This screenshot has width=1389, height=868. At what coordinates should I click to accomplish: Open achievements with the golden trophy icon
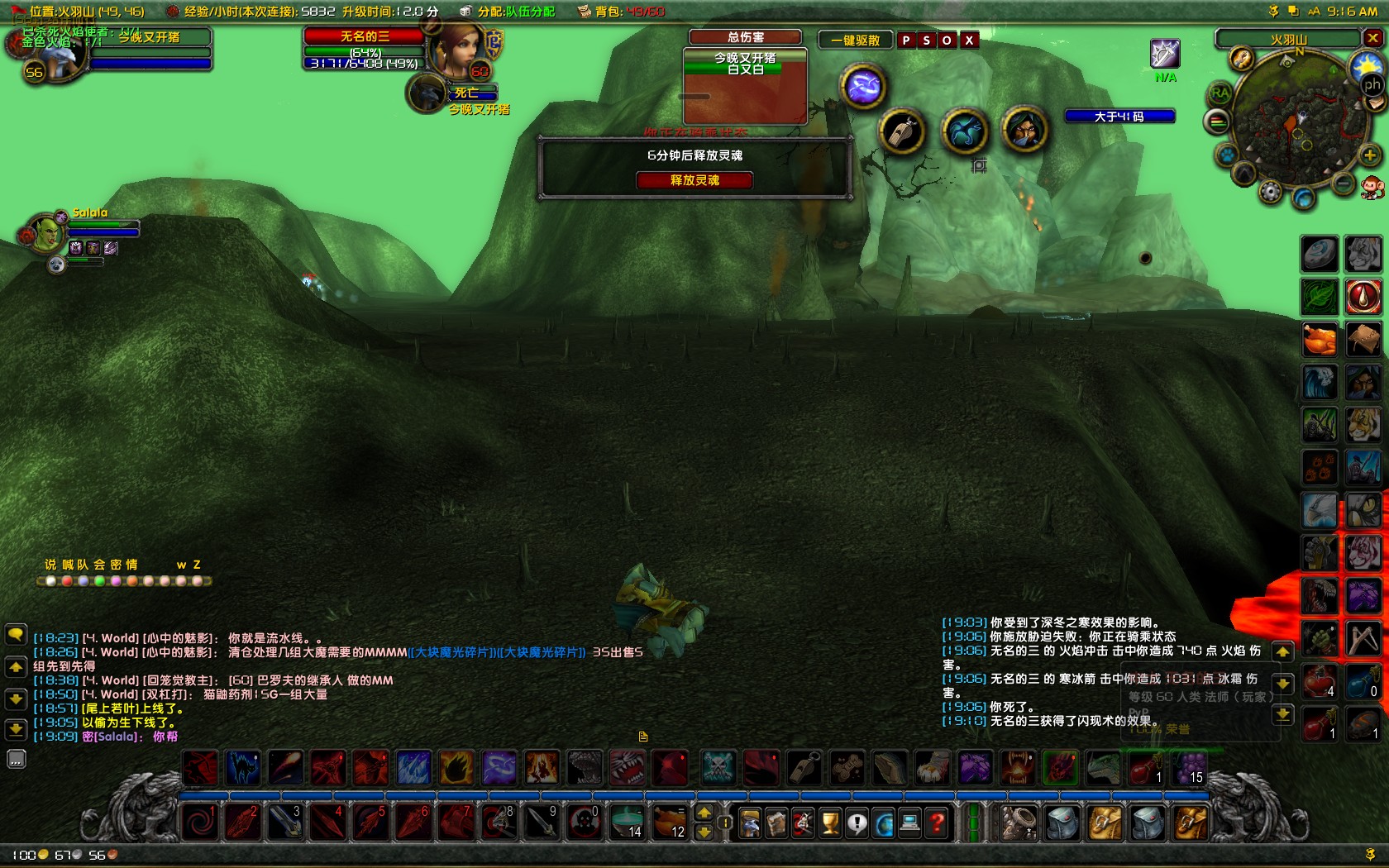click(830, 823)
